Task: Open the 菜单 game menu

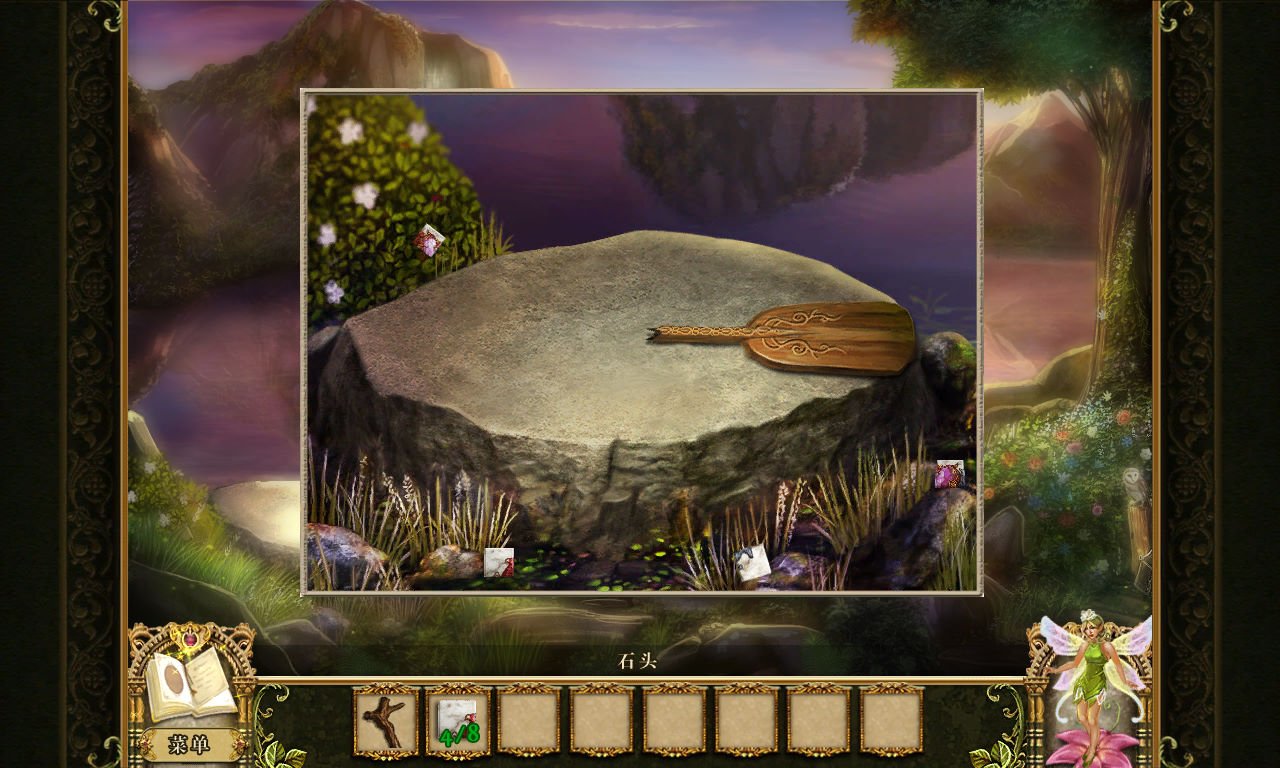Action: tap(191, 743)
